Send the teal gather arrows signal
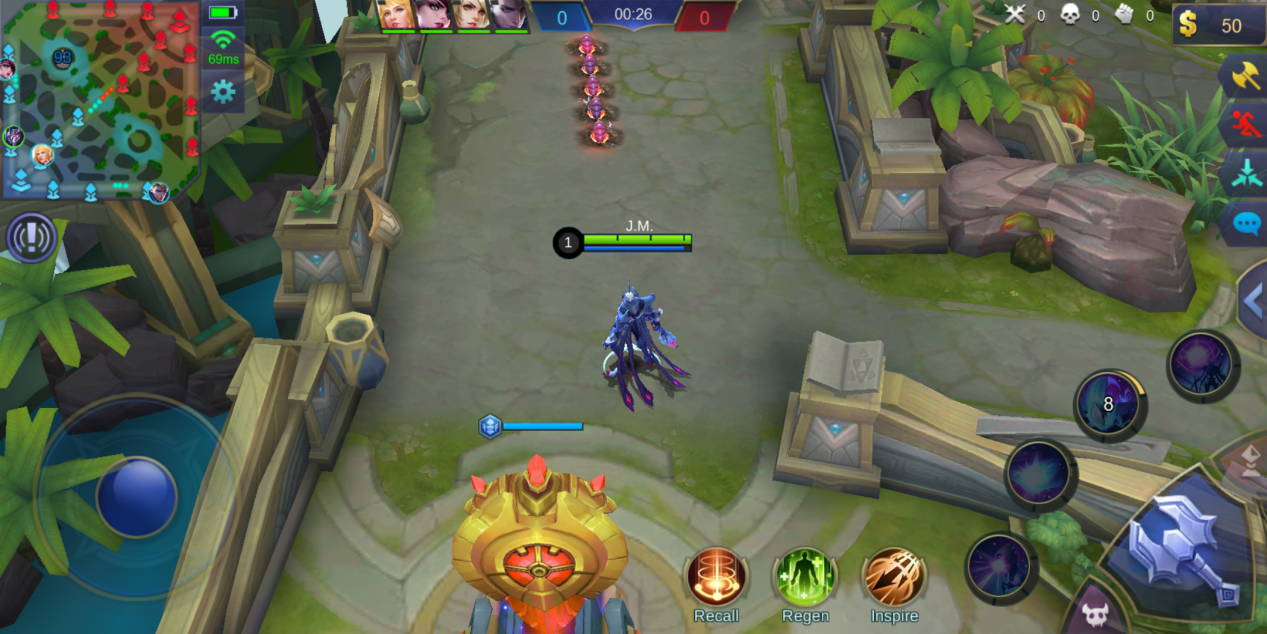The height and width of the screenshot is (634, 1267). 1245,174
